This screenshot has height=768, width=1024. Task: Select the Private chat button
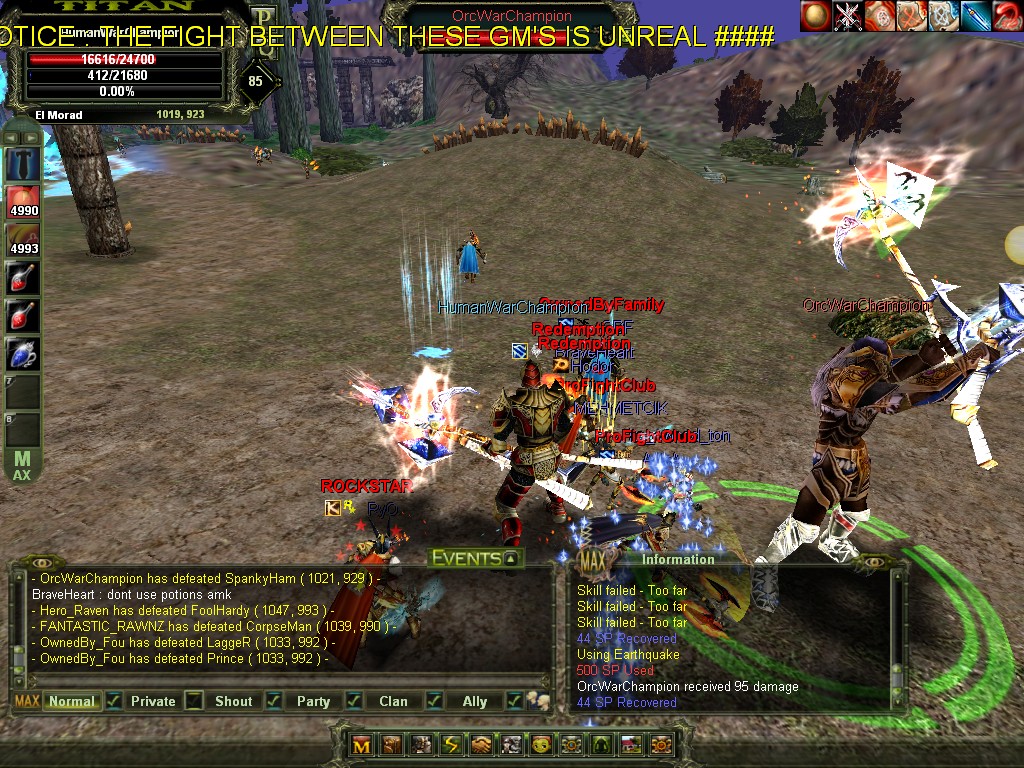point(153,701)
